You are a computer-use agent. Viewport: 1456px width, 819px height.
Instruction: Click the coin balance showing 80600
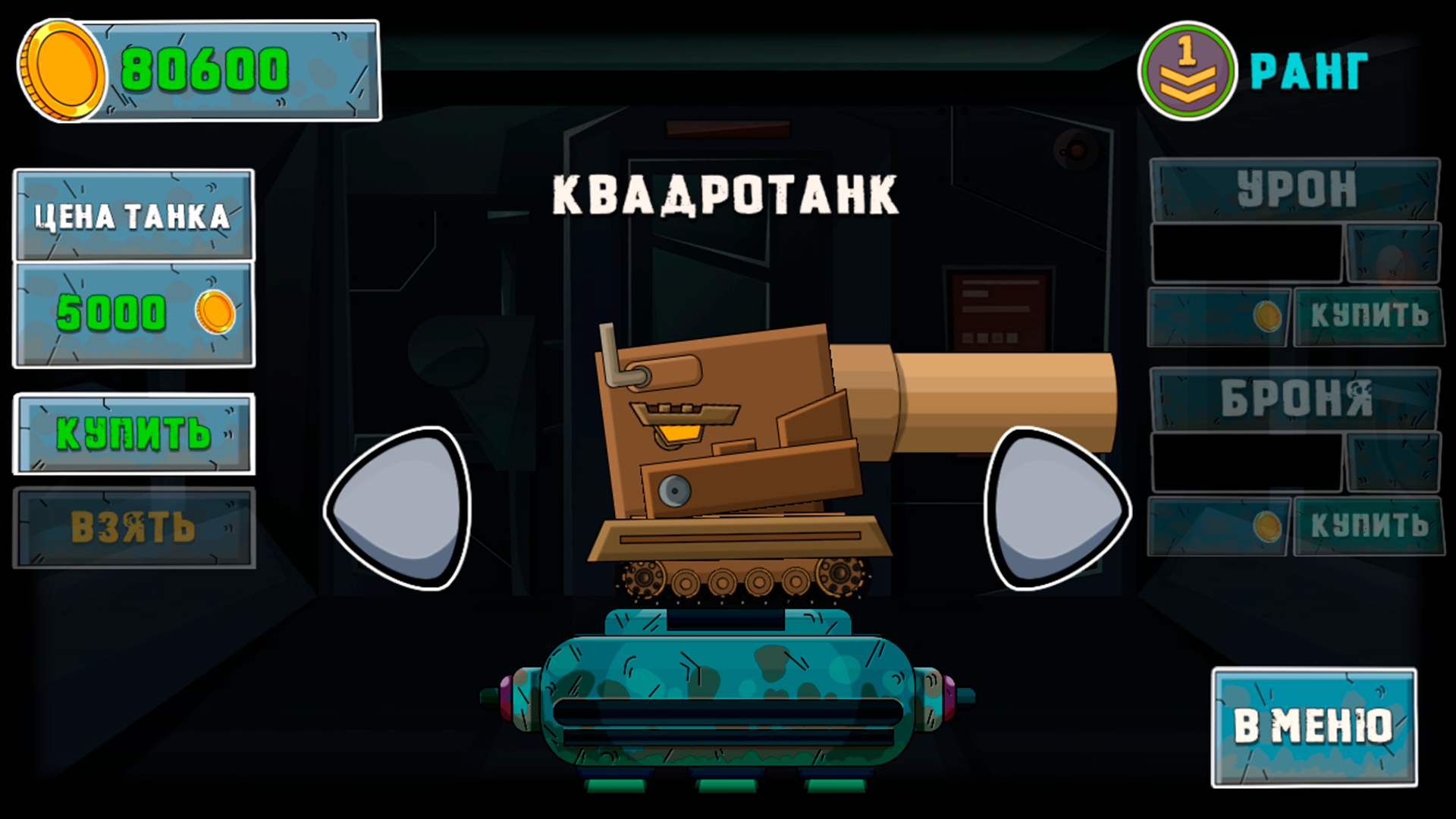pos(205,72)
